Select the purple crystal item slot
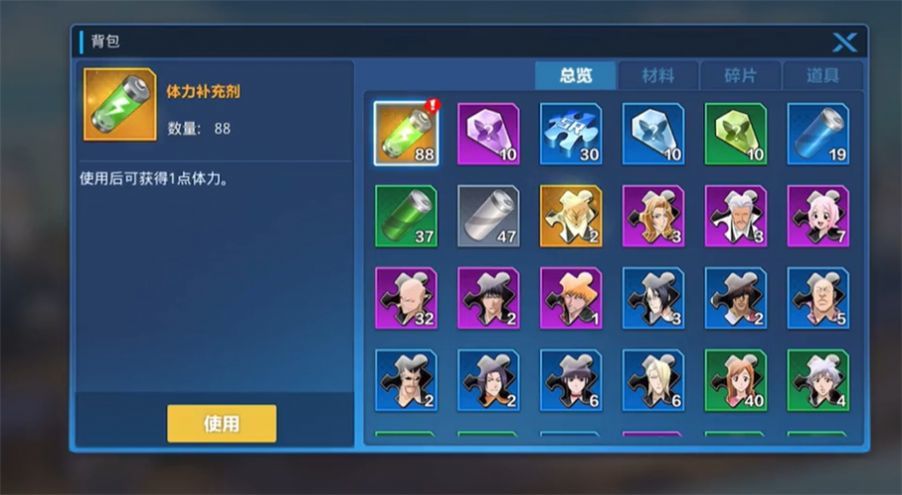 click(x=488, y=133)
